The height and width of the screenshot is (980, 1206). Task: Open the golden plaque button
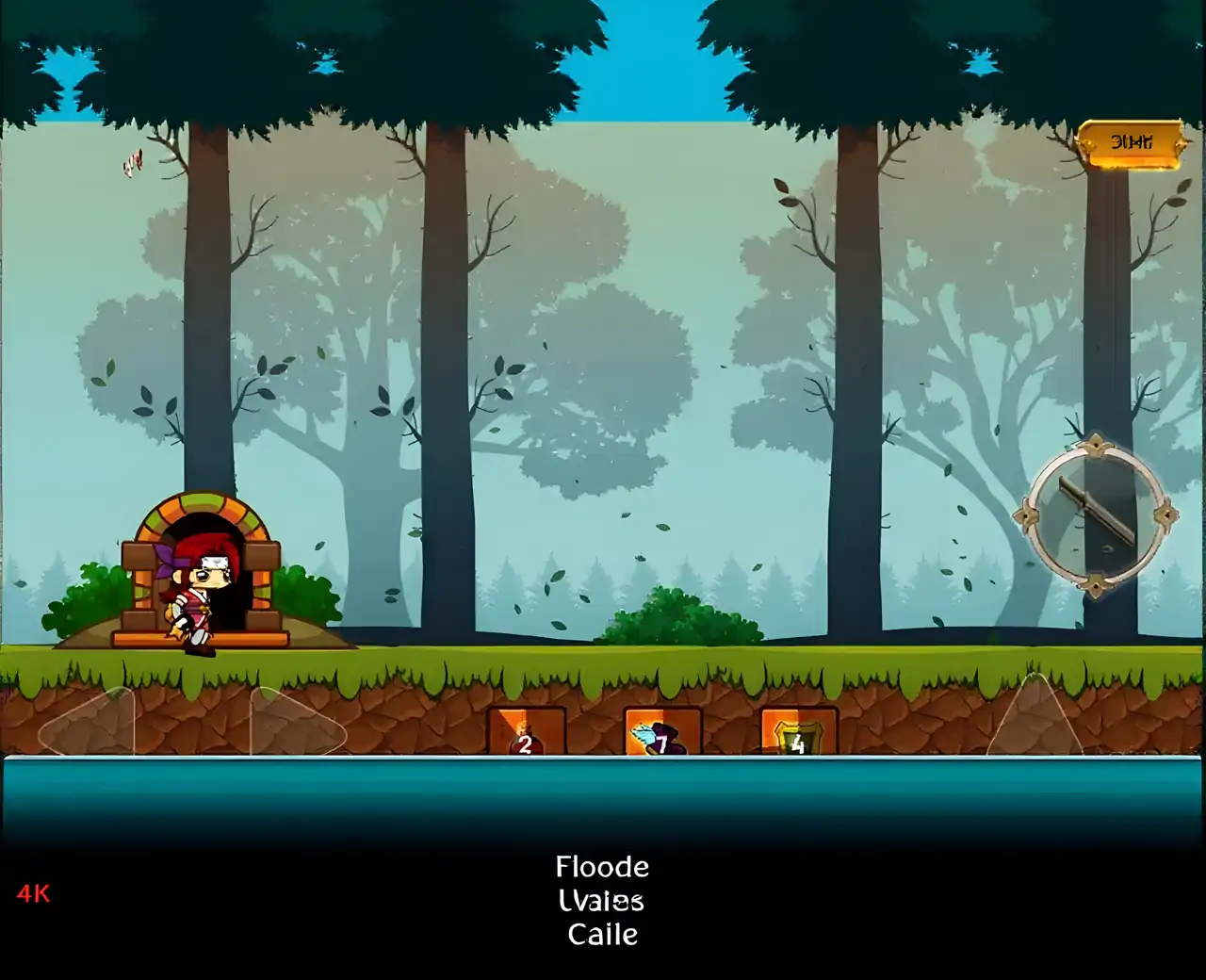pos(1130,144)
